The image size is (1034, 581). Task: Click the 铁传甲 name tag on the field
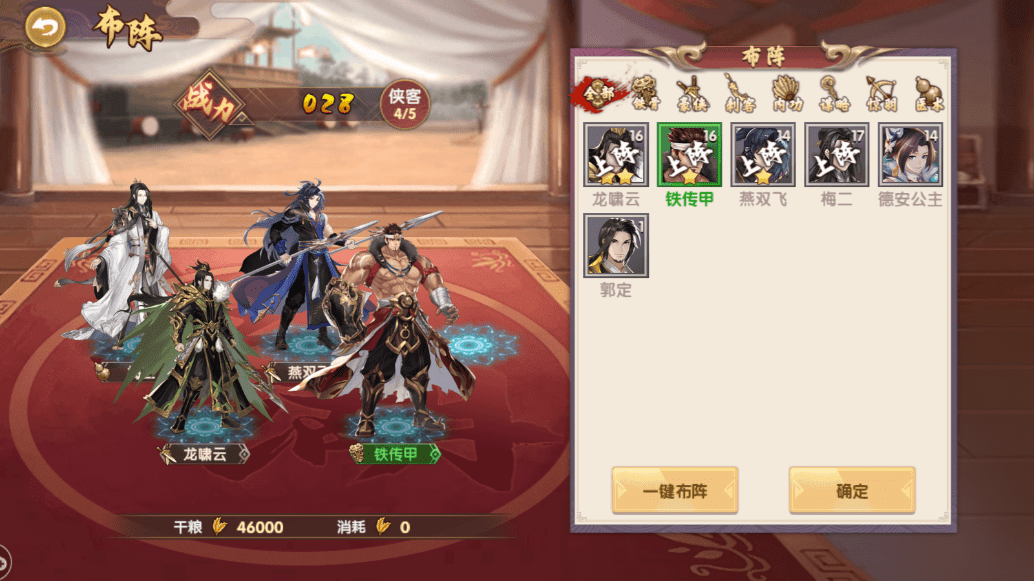tap(396, 454)
